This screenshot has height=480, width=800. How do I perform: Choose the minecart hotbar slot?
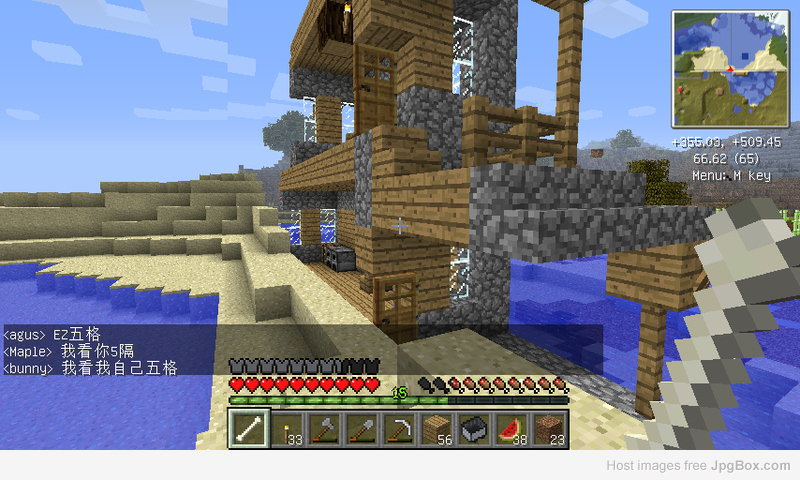pos(474,429)
